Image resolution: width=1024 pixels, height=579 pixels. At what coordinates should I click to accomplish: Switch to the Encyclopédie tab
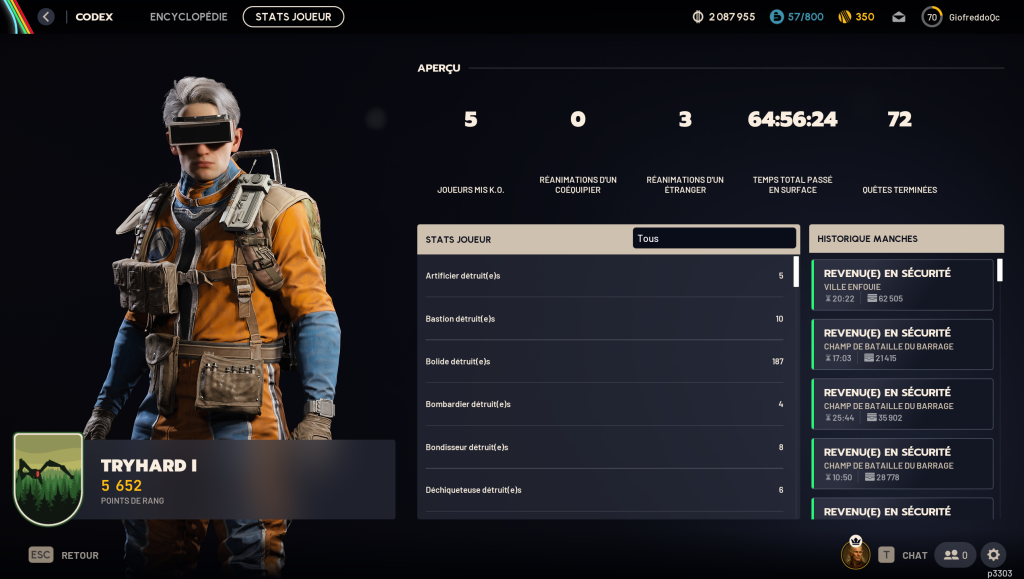pos(189,17)
